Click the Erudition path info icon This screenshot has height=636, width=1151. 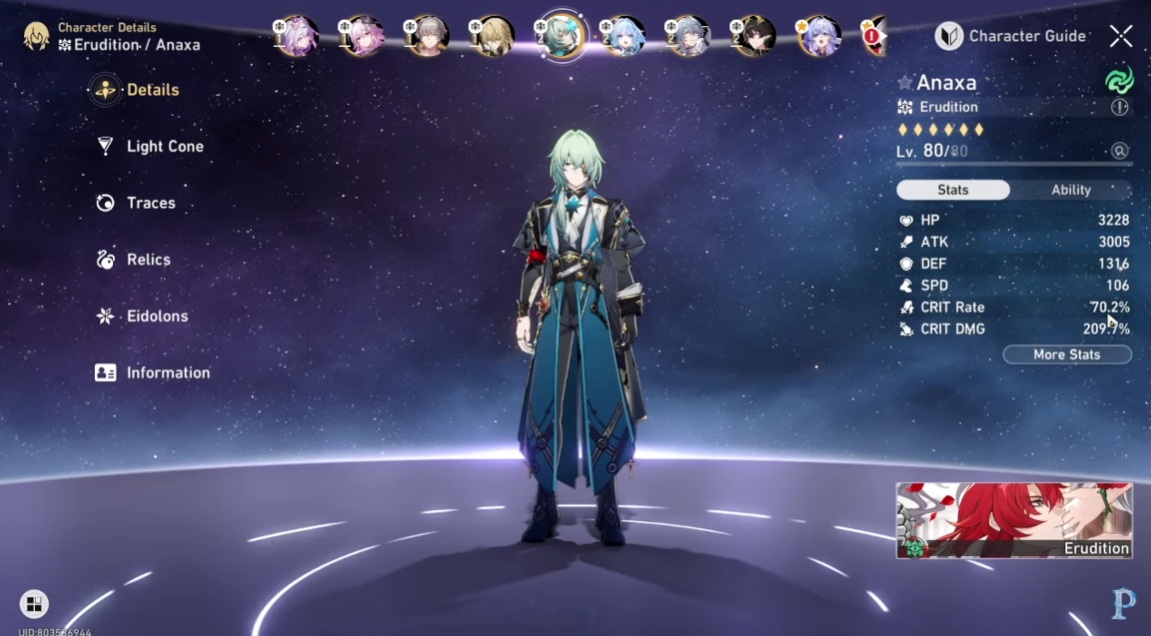pyautogui.click(x=1119, y=107)
